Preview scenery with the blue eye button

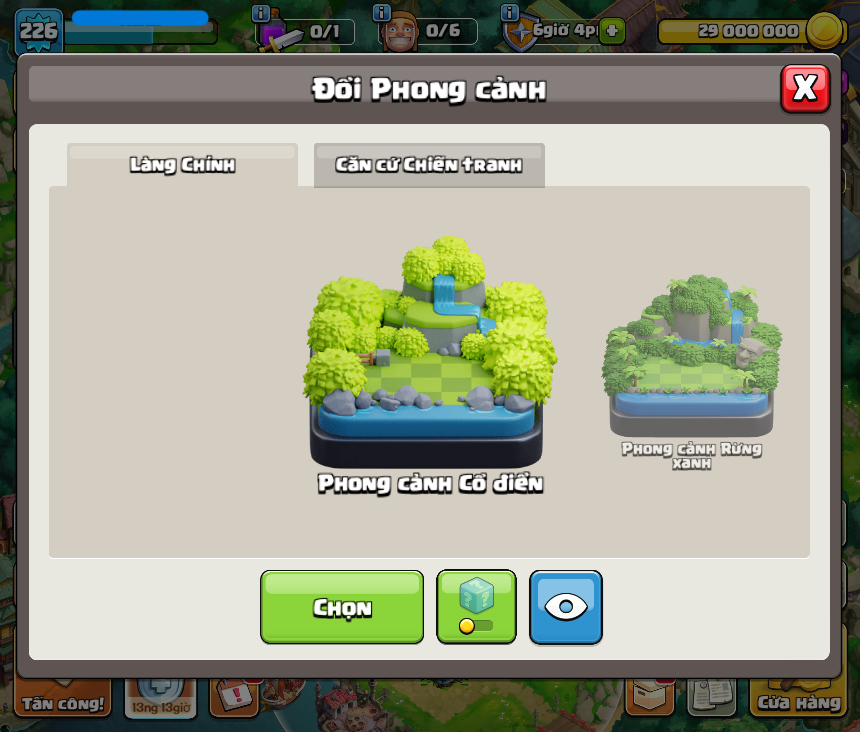click(566, 607)
